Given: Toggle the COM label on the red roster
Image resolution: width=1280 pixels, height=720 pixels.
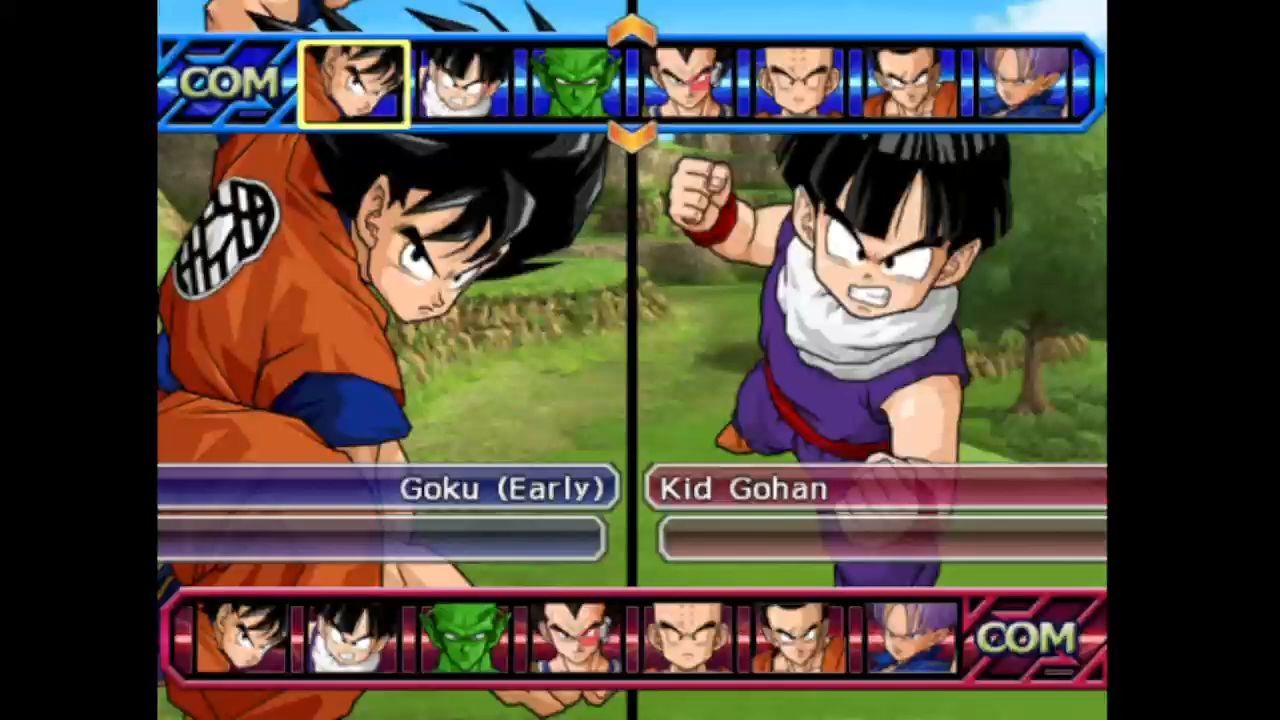Looking at the screenshot, I should click(1026, 638).
